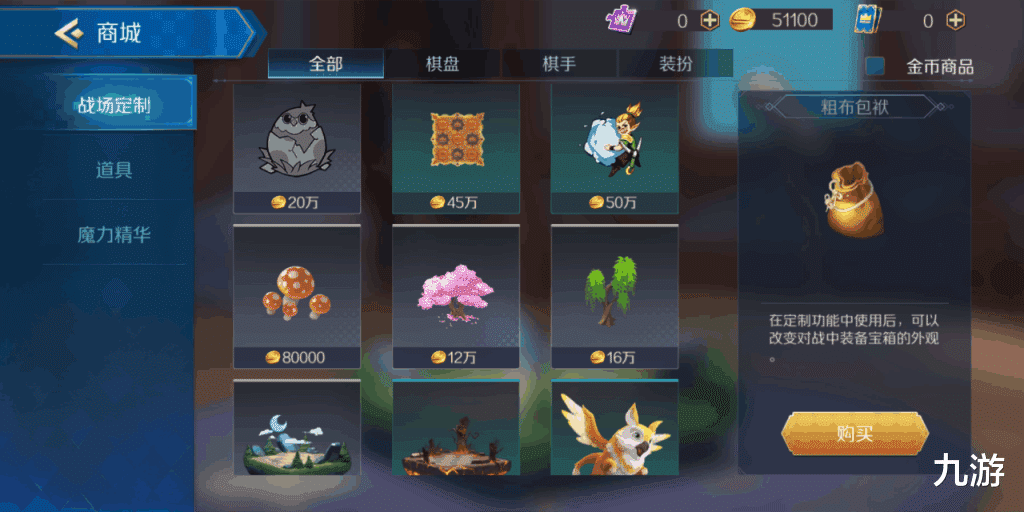Open the 魔力精华 shop category
Viewport: 1024px width, 512px height.
pyautogui.click(x=114, y=235)
